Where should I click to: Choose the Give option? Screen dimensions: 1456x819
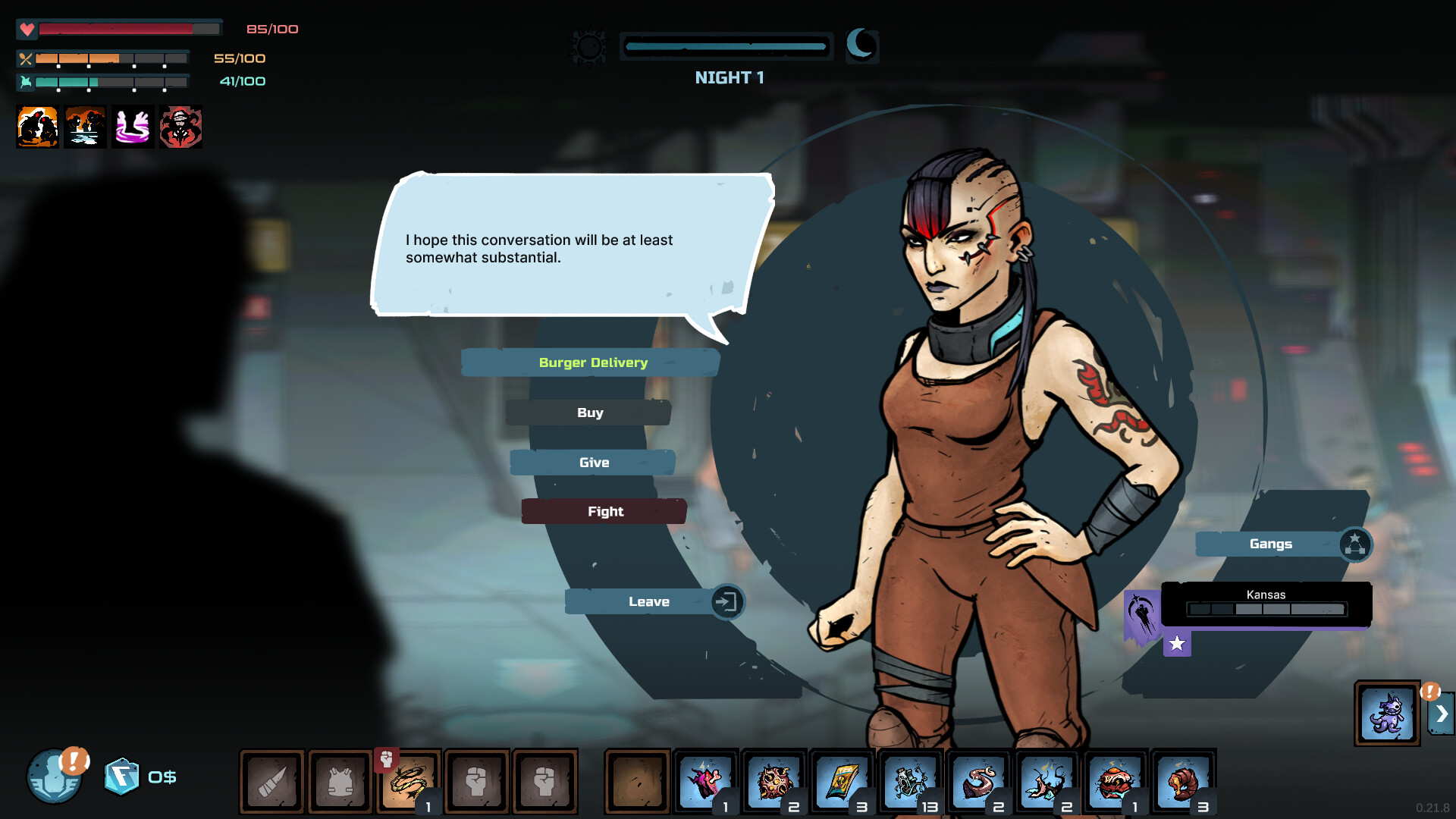pyautogui.click(x=593, y=463)
